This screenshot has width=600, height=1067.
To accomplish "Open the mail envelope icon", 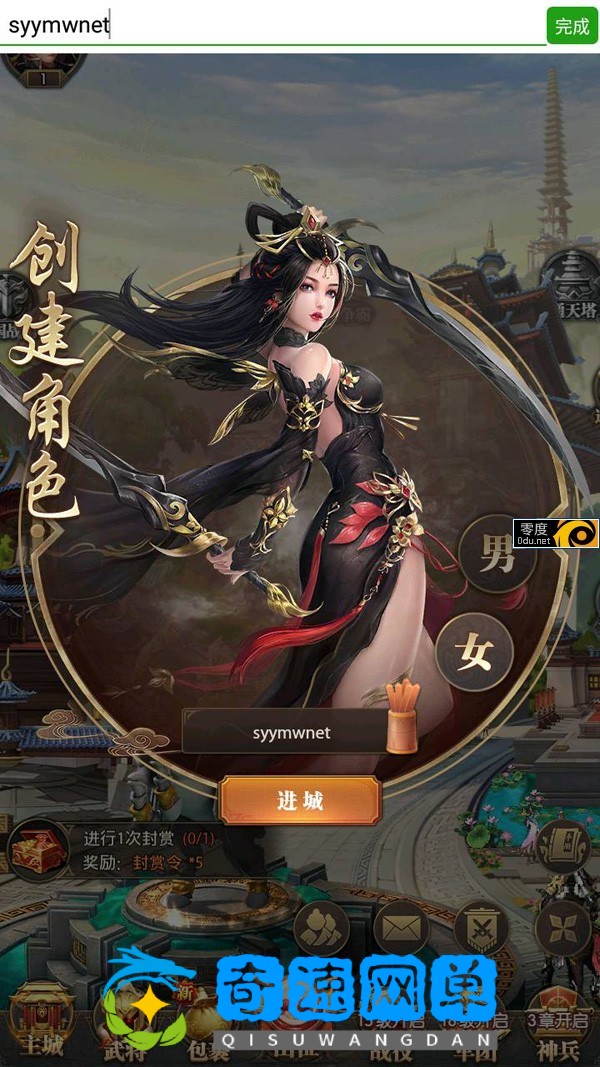I will (401, 929).
